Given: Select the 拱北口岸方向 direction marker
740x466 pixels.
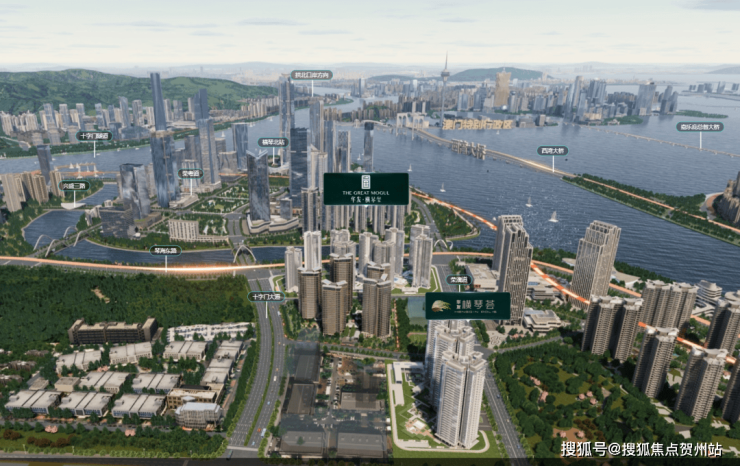Looking at the screenshot, I should pyautogui.click(x=311, y=75).
